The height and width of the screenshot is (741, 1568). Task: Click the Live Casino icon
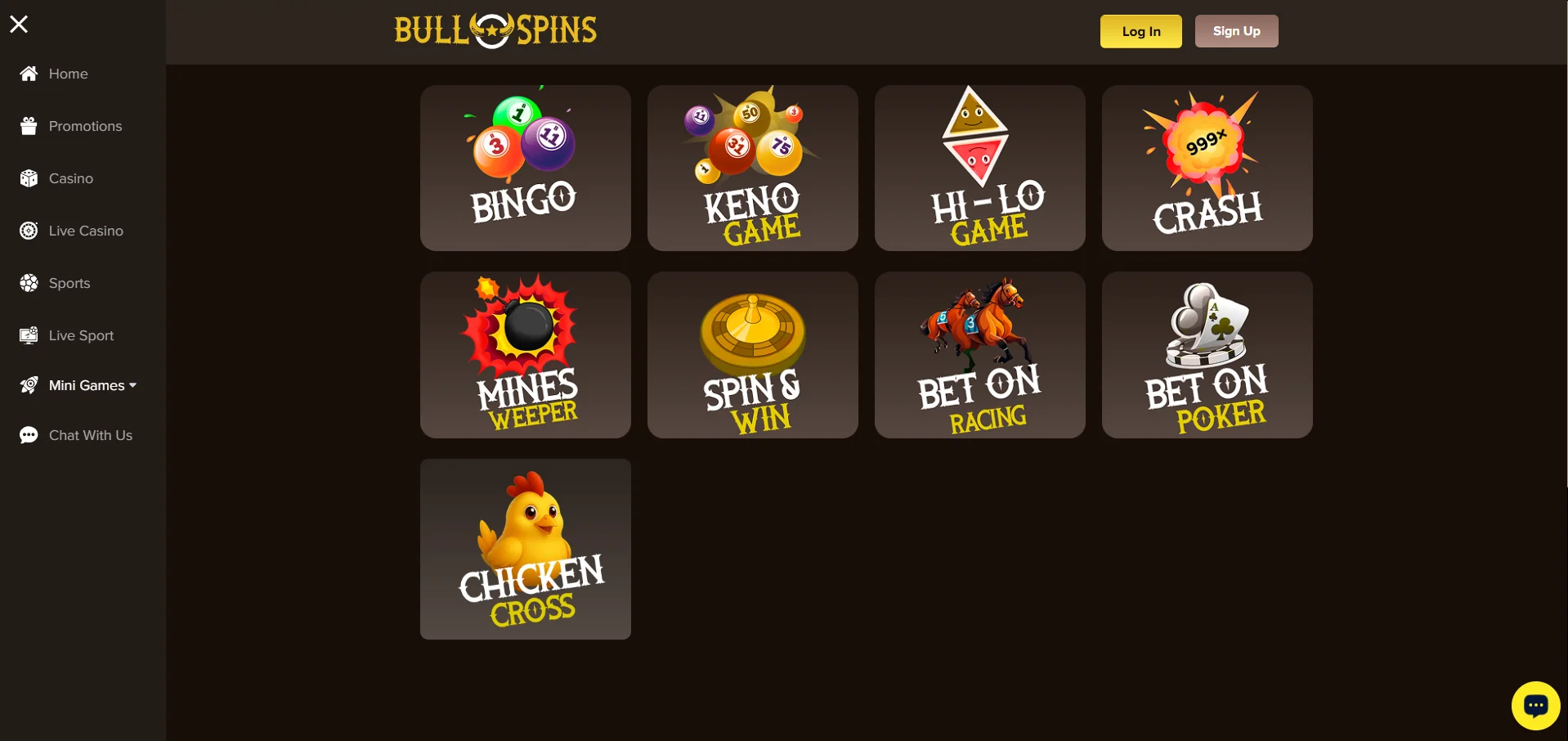29,231
